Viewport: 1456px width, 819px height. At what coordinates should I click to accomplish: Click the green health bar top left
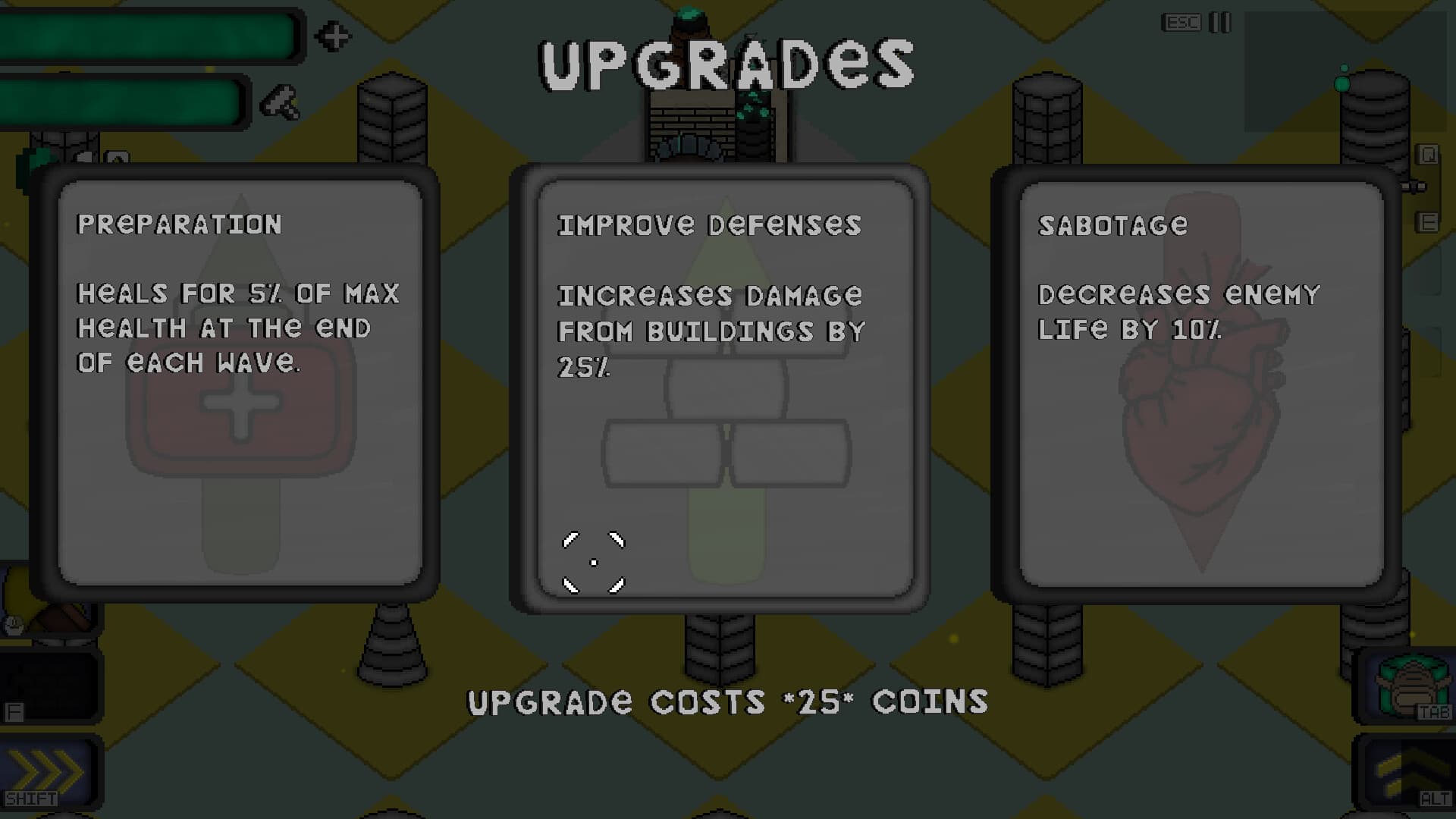tap(148, 36)
